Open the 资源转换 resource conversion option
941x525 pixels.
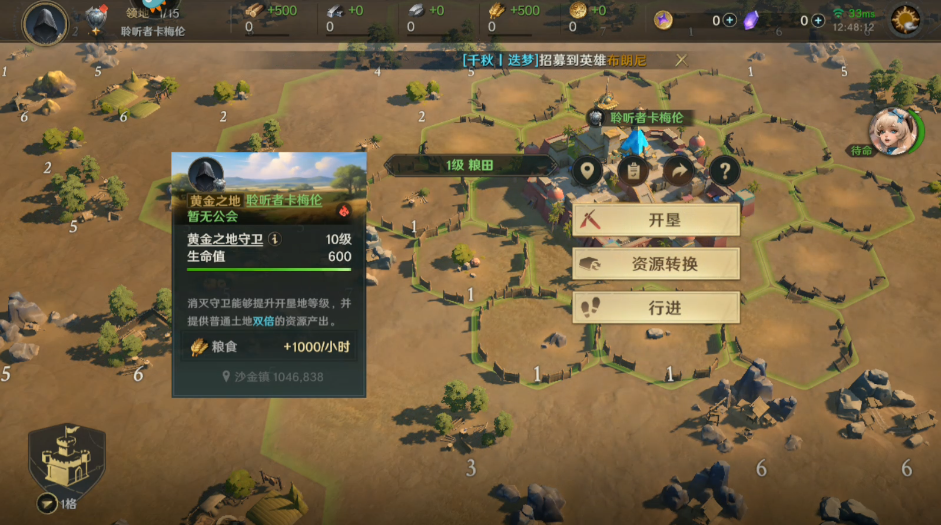tap(656, 264)
